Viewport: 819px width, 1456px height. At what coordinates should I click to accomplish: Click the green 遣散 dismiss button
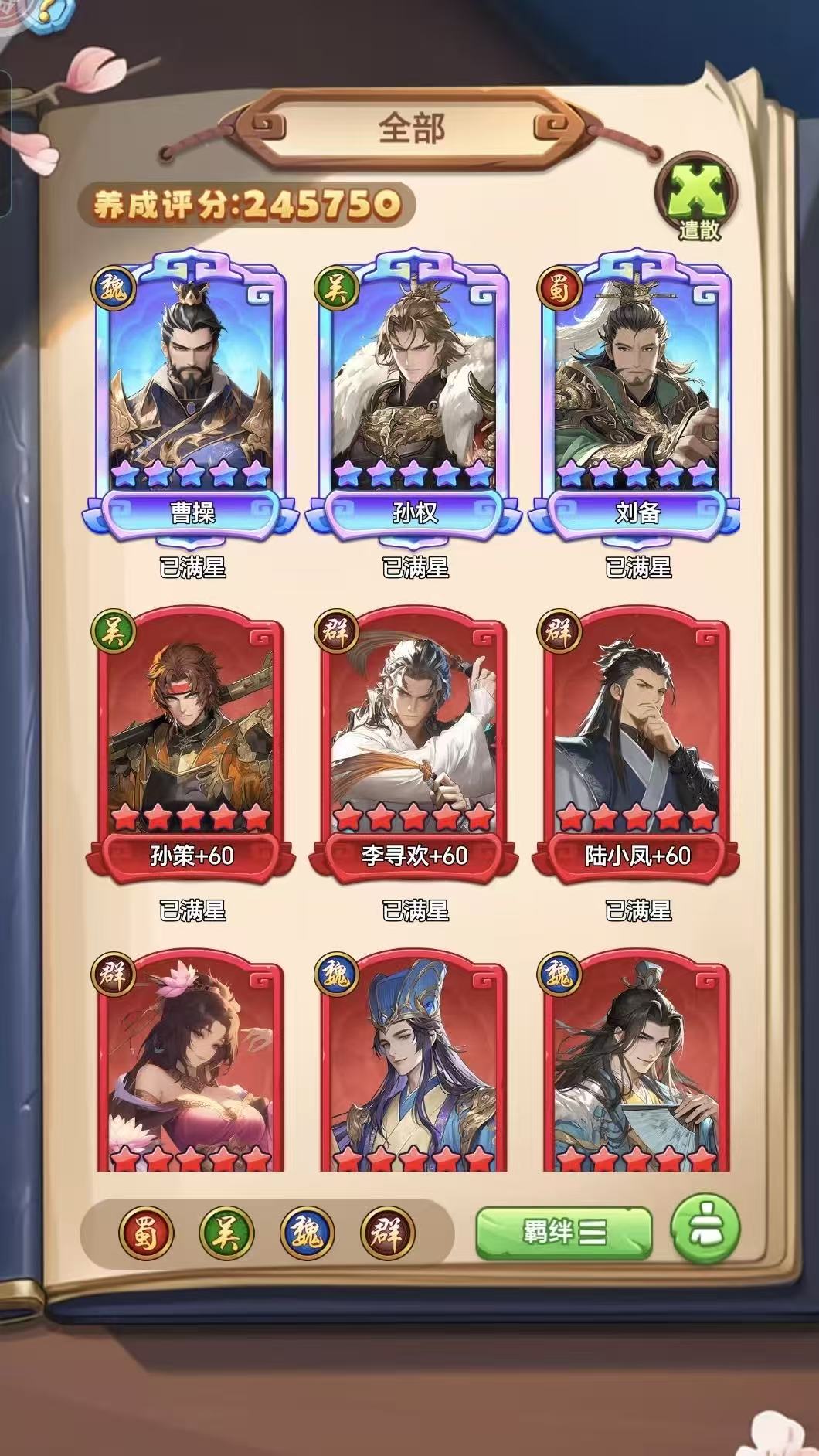(698, 199)
